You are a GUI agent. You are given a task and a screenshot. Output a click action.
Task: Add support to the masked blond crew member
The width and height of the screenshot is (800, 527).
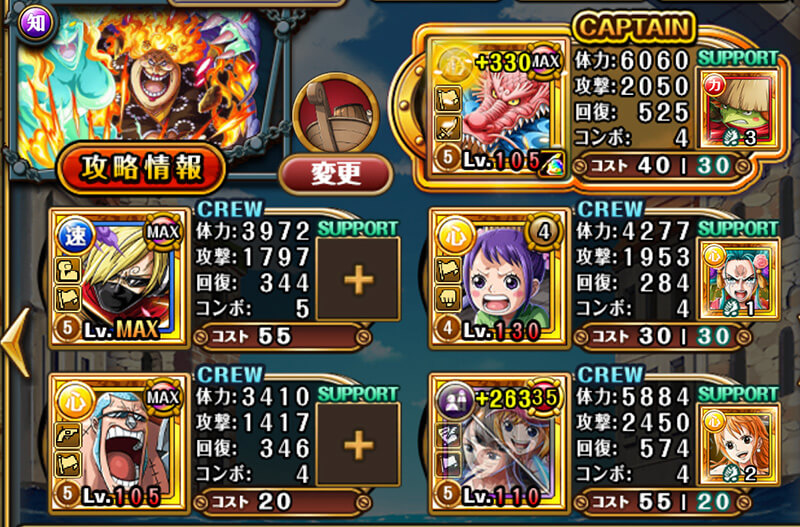coord(357,279)
